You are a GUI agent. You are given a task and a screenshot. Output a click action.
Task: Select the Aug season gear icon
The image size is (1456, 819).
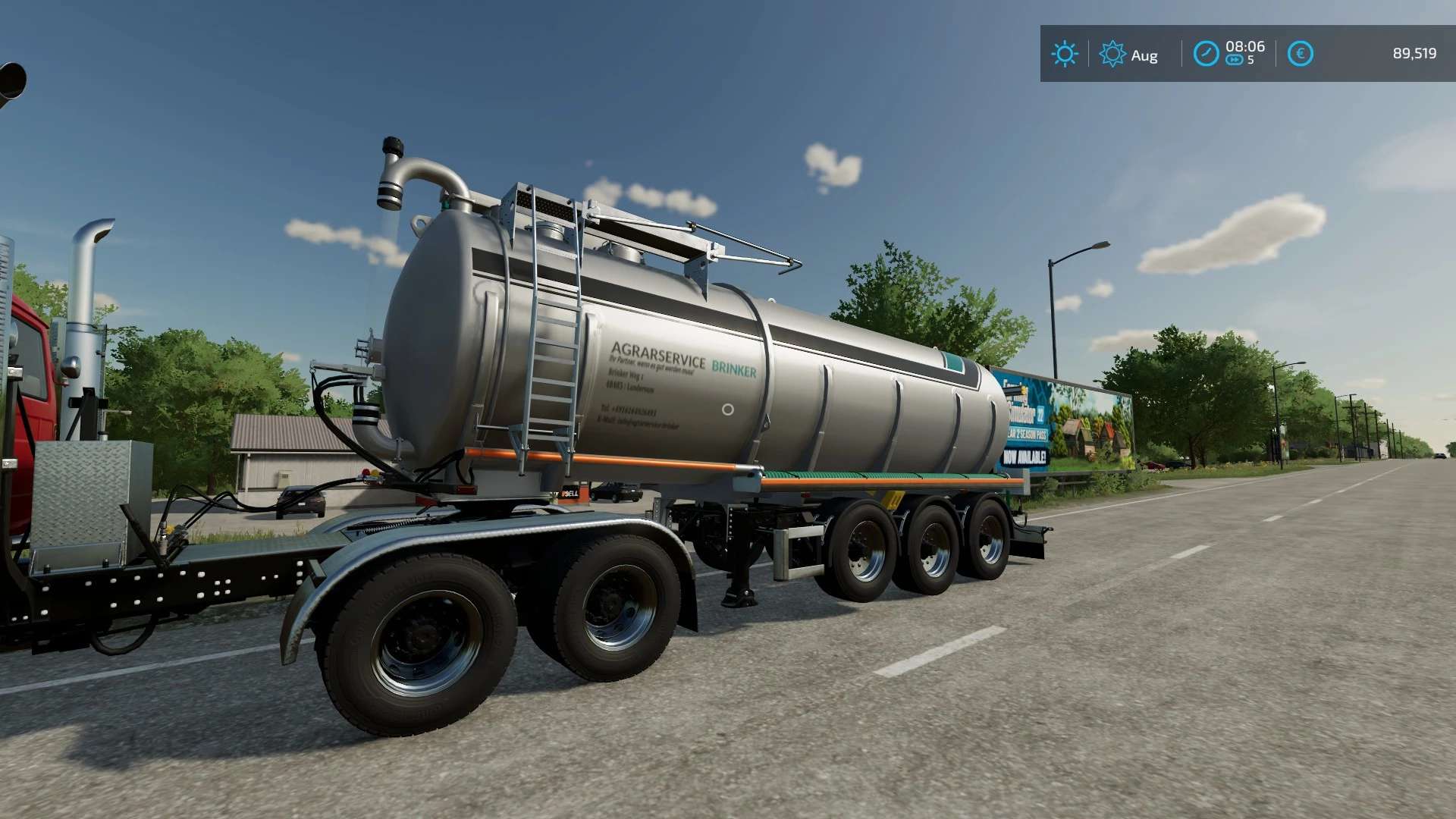click(x=1112, y=54)
